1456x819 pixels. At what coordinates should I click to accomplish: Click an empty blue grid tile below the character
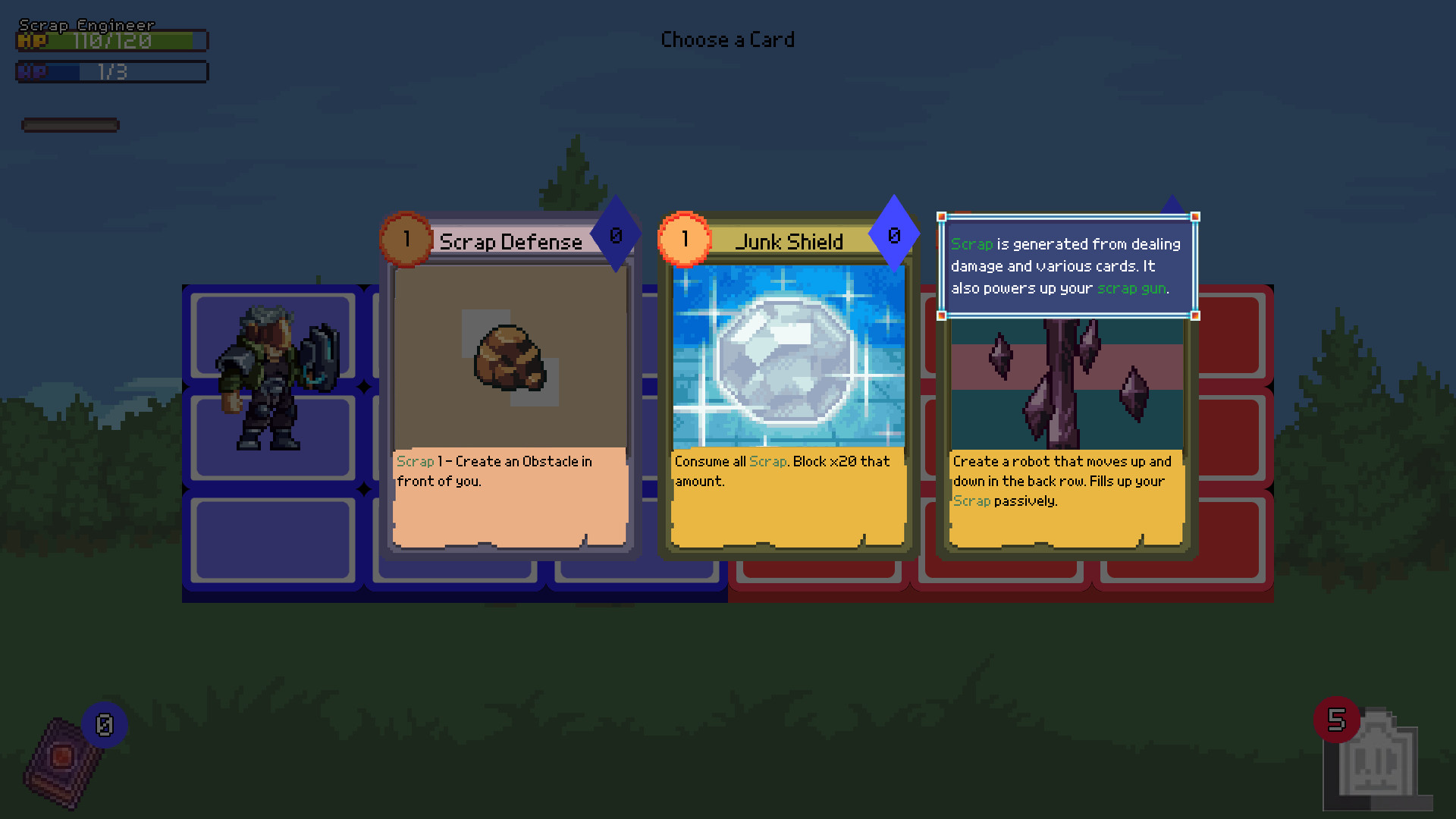click(x=273, y=538)
